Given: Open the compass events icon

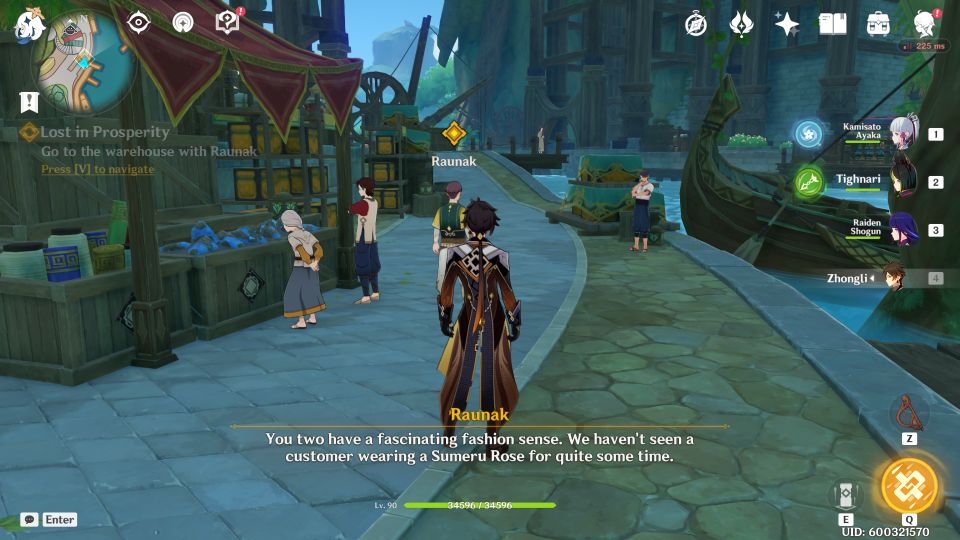Looking at the screenshot, I should click(696, 24).
